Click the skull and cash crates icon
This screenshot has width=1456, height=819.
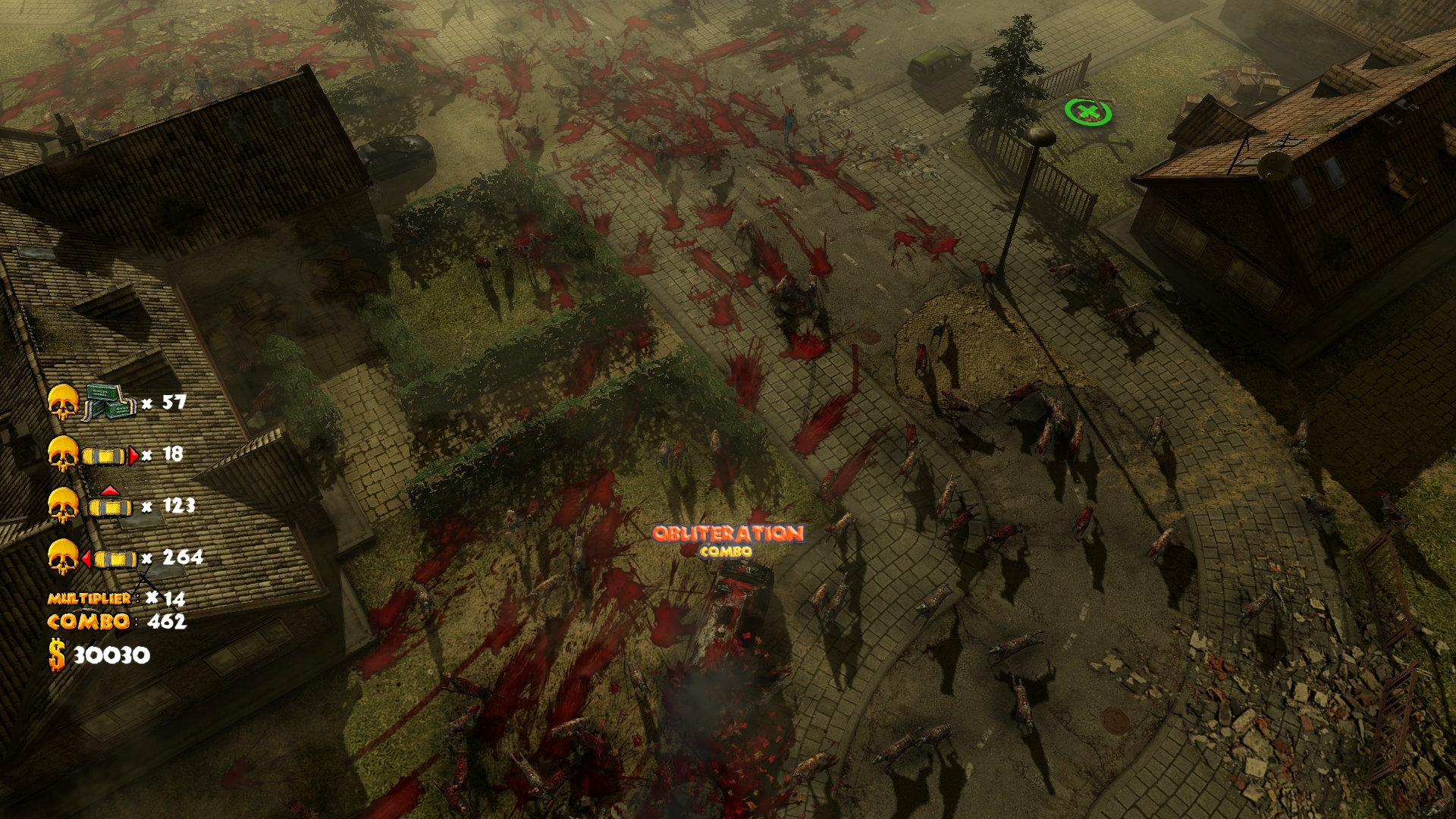93,403
